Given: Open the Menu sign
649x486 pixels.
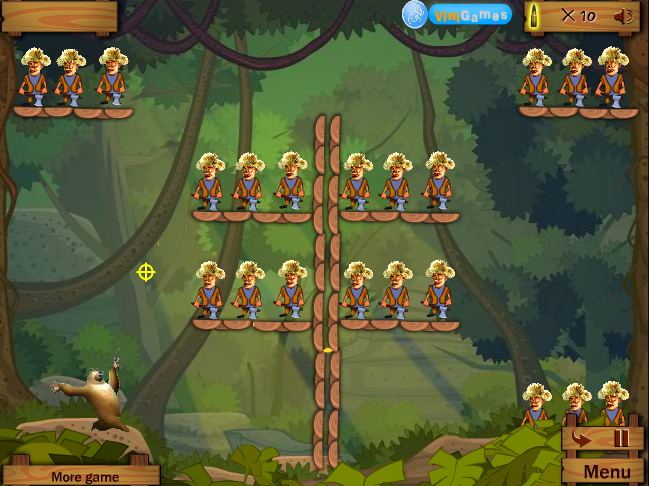Looking at the screenshot, I should (x=606, y=471).
